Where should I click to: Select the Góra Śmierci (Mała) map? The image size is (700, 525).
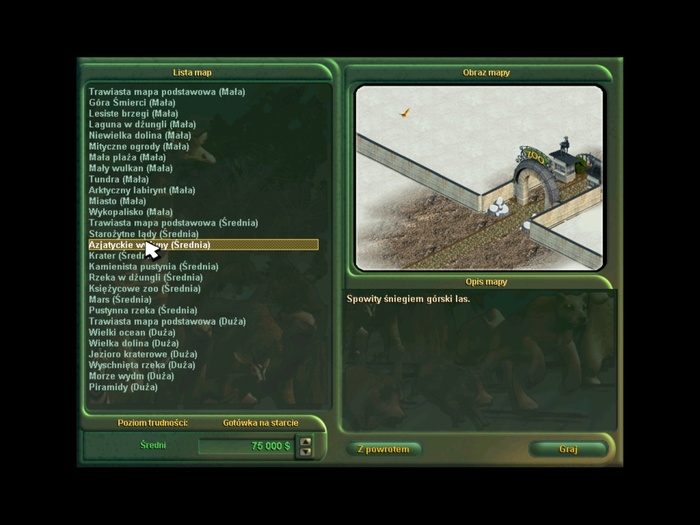(132, 103)
